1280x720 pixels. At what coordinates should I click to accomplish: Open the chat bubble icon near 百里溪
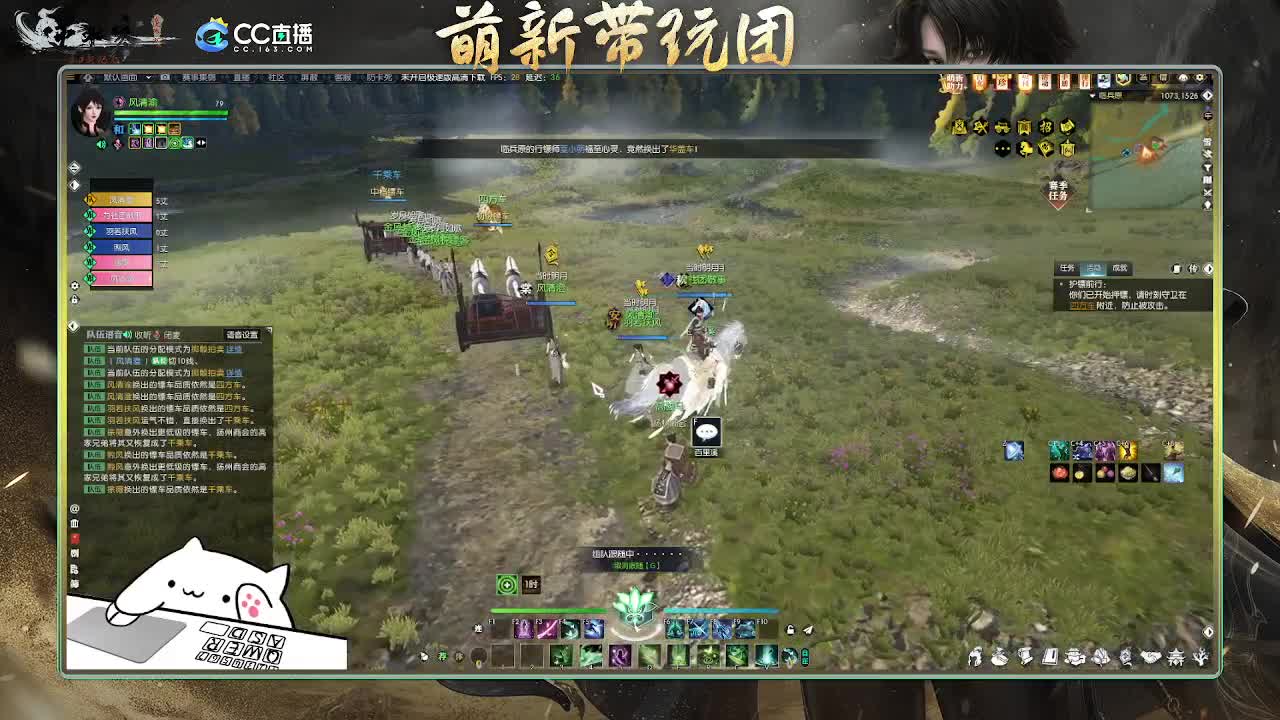tap(707, 431)
